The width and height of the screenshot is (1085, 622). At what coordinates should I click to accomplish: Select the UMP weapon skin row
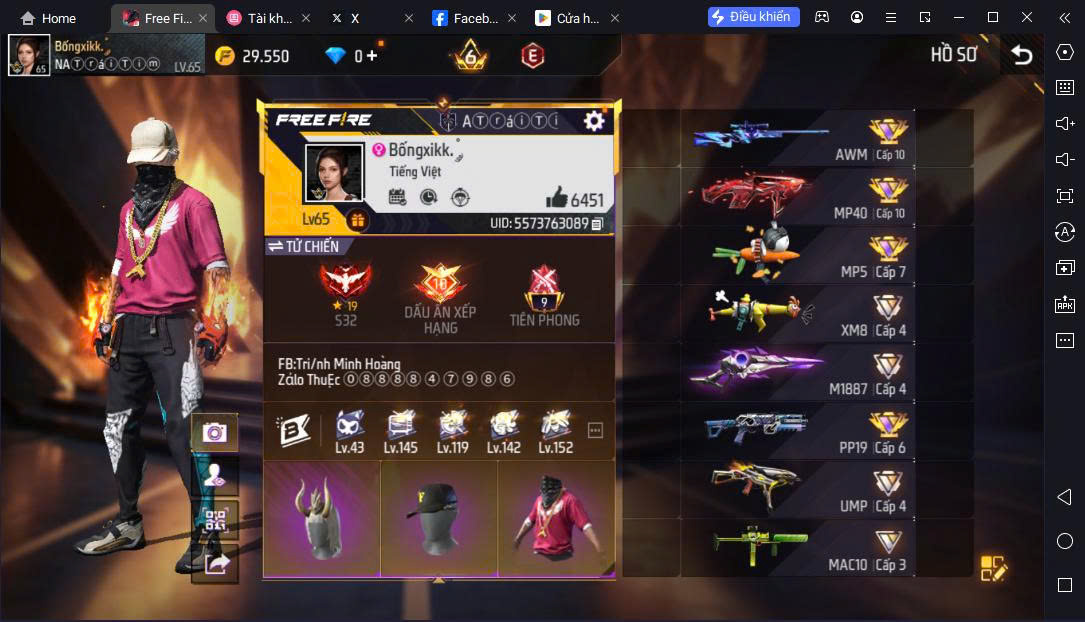tap(798, 489)
